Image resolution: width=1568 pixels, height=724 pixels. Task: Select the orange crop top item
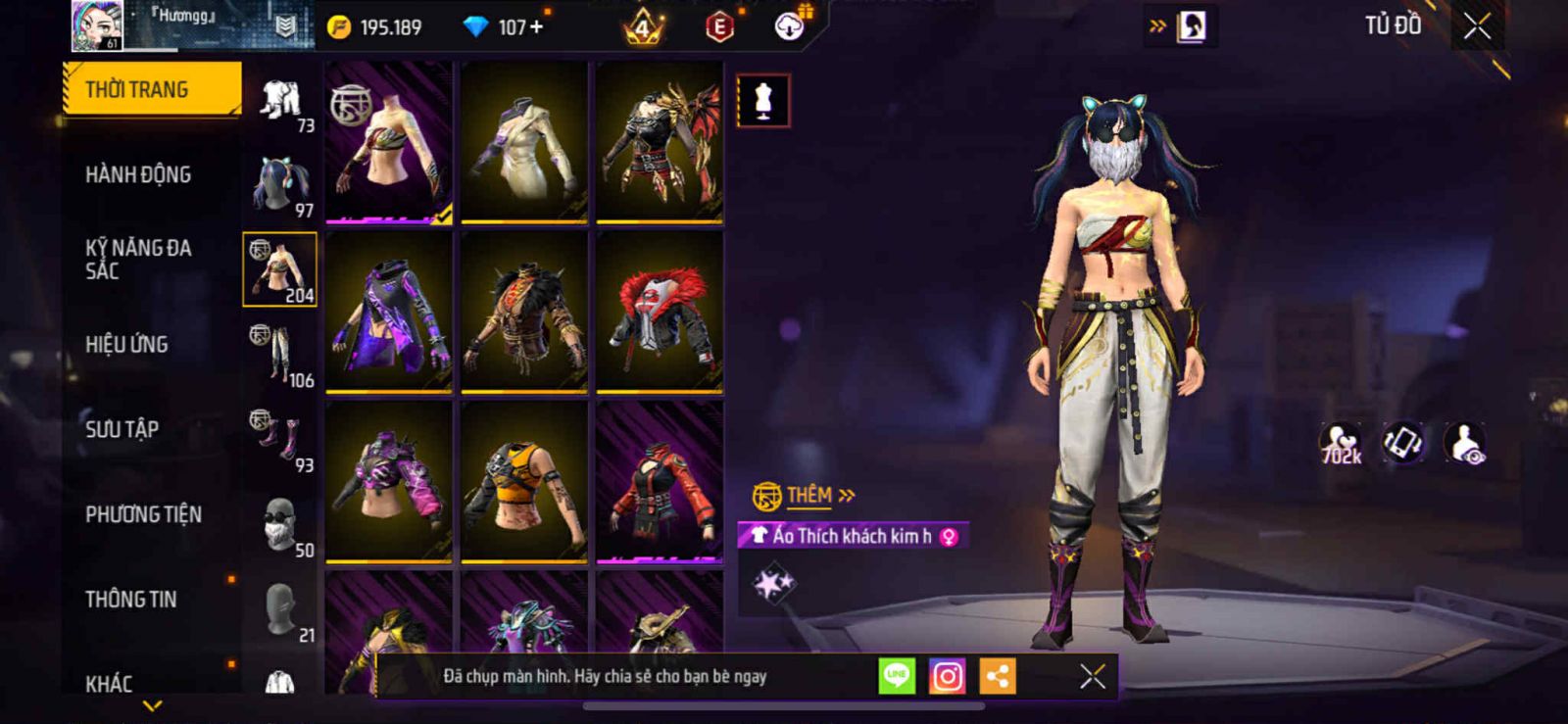524,482
